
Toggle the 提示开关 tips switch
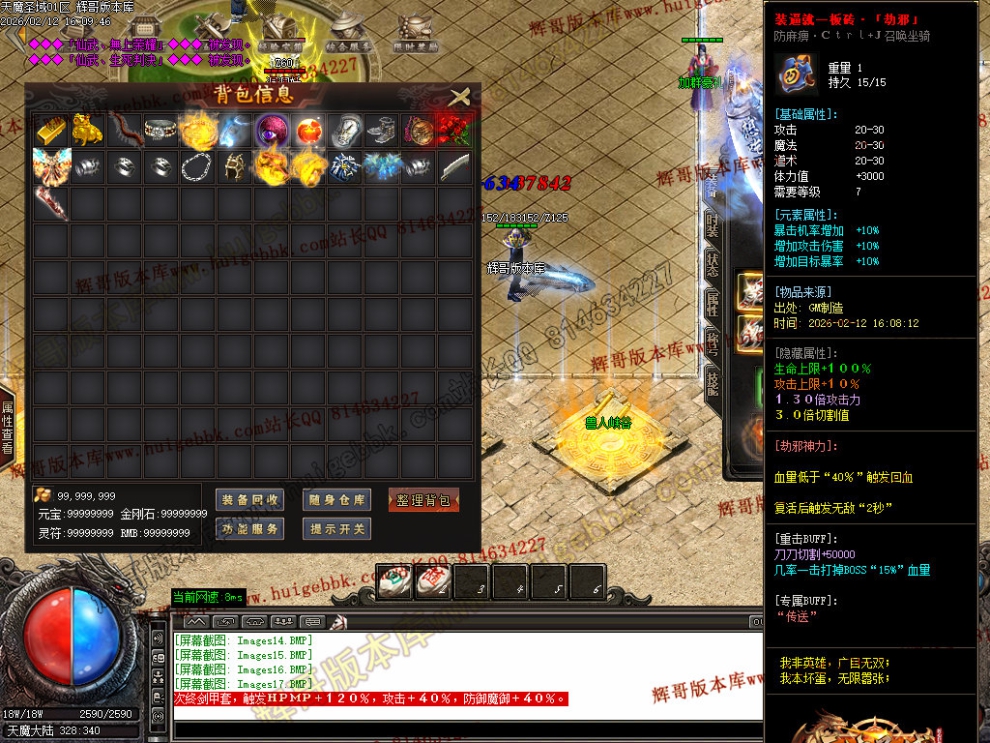click(x=337, y=528)
